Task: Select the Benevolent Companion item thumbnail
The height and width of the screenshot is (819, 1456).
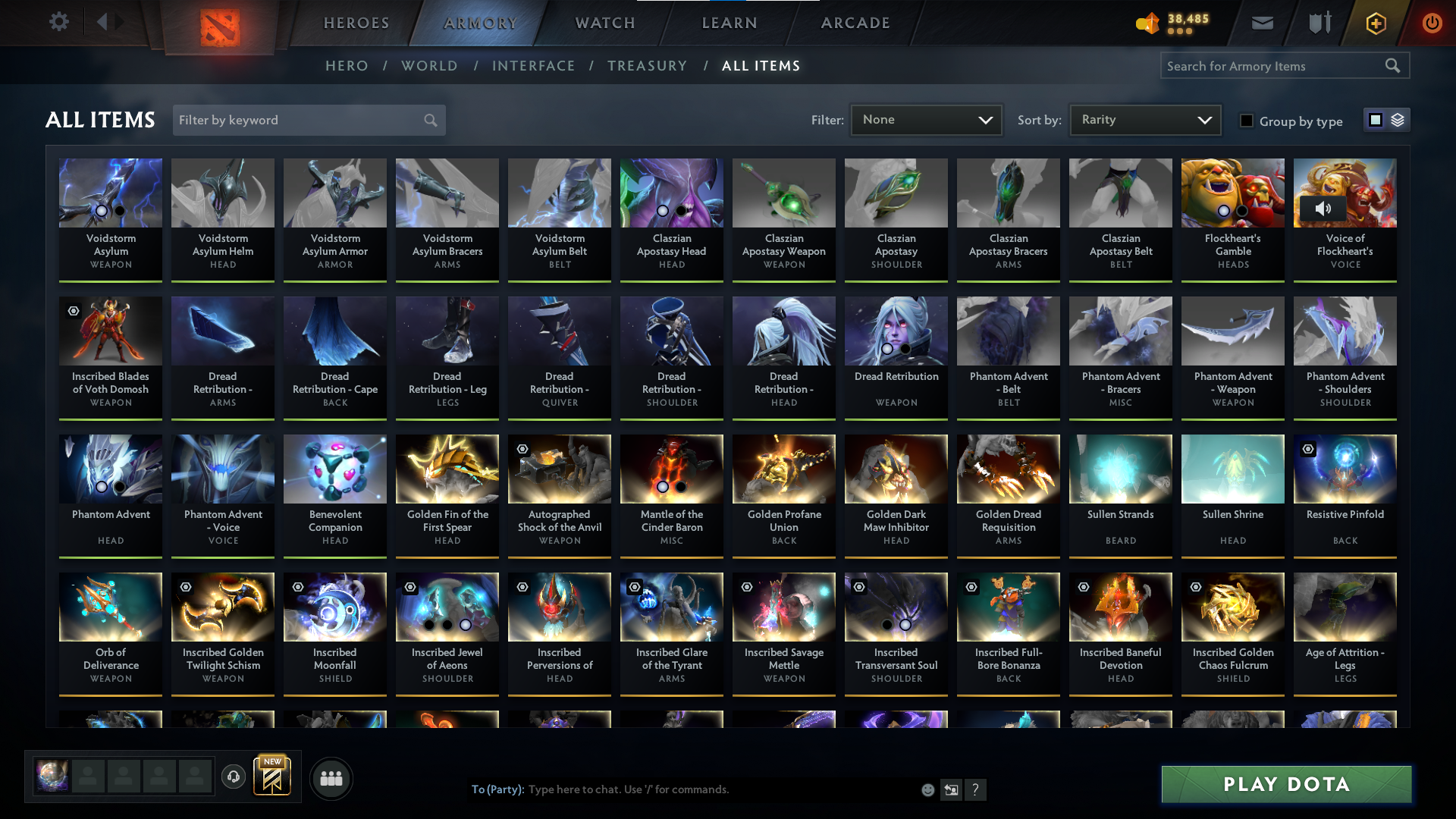Action: 334,469
